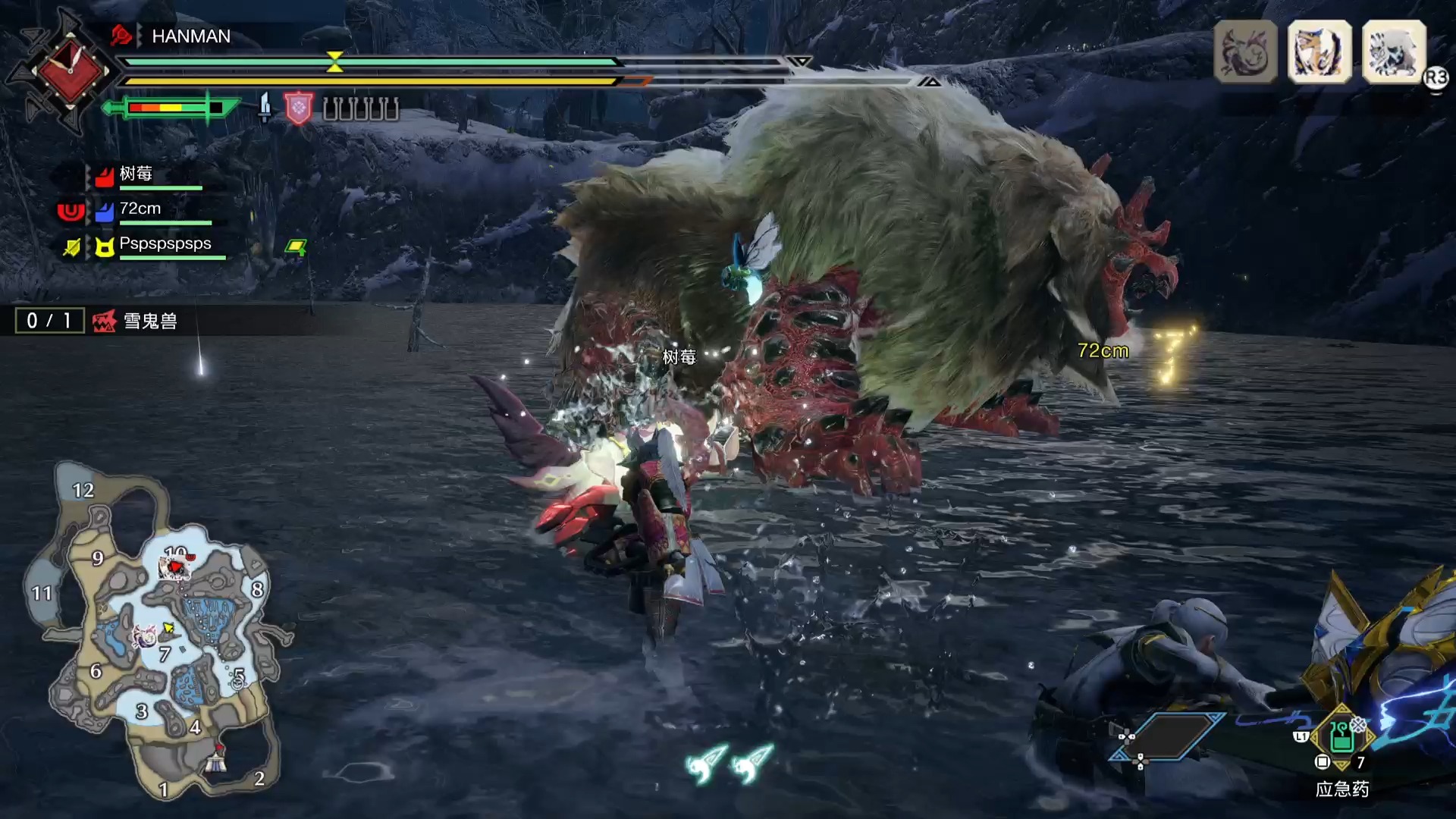
Task: Choose party member 72cm in the list
Action: pos(140,210)
